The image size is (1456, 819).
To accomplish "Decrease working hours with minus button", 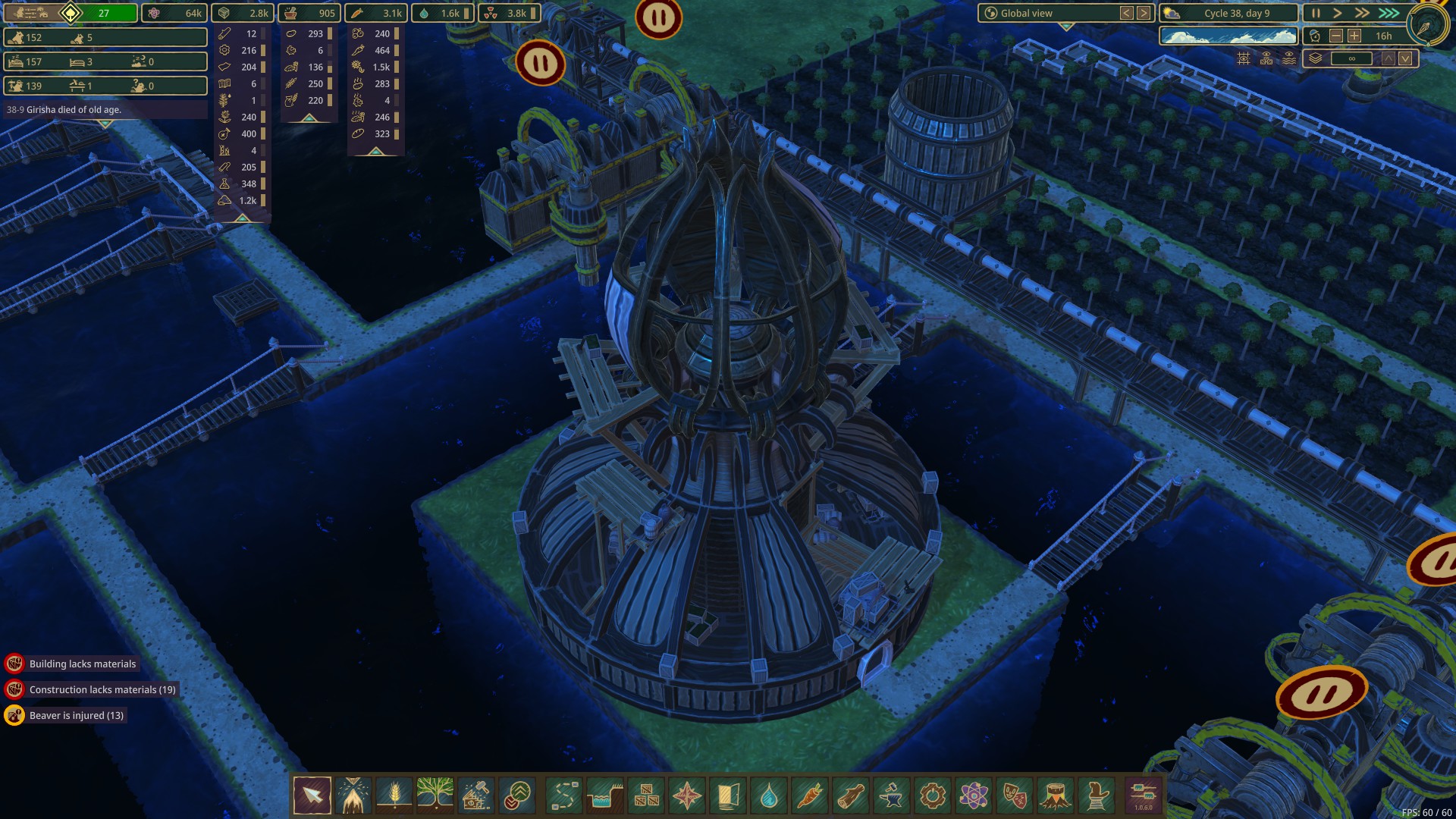I will 1336,36.
